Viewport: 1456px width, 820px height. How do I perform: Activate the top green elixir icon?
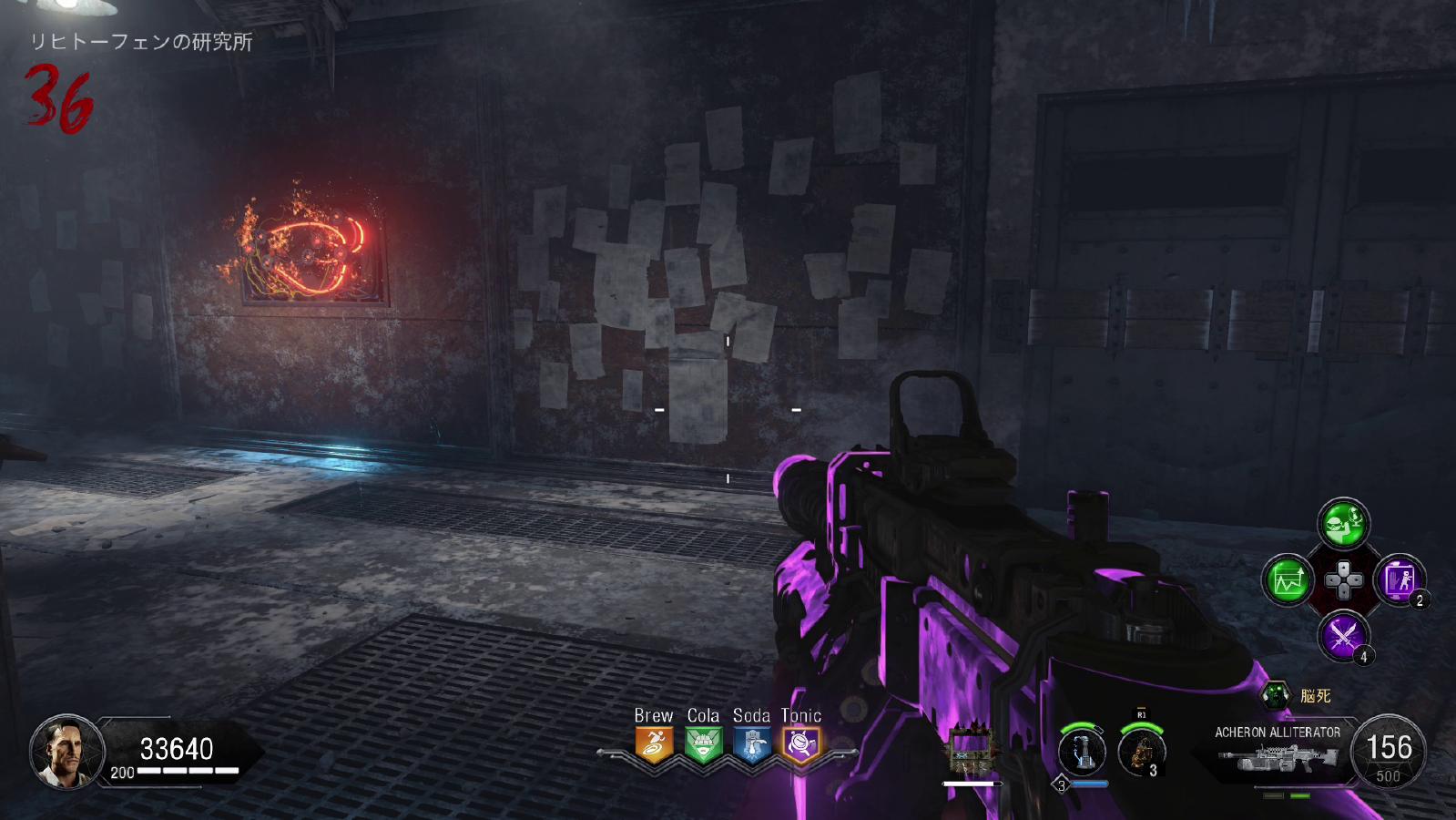[x=1343, y=523]
